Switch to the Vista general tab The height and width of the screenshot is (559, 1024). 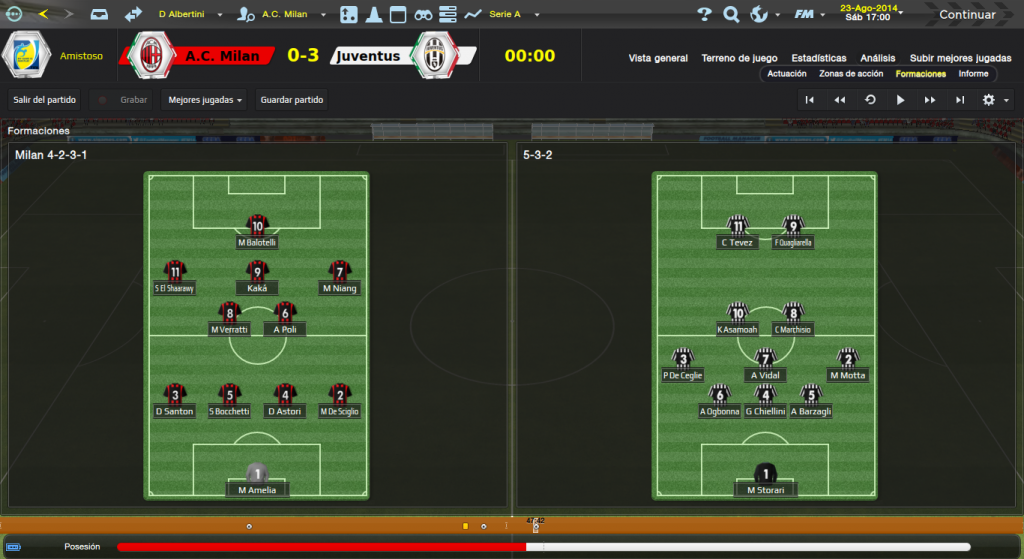click(x=658, y=58)
